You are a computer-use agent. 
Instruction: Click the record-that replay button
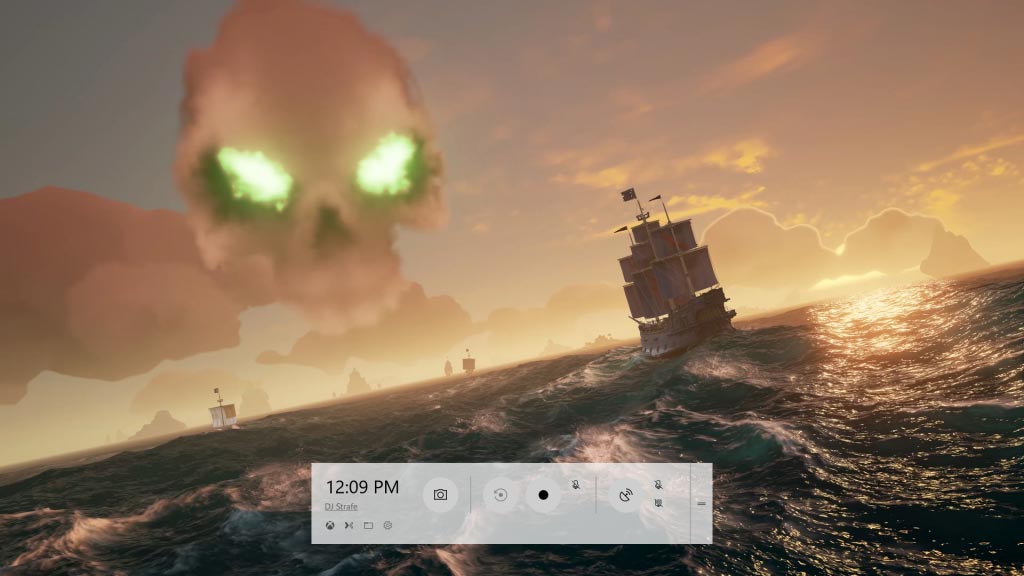click(x=501, y=494)
